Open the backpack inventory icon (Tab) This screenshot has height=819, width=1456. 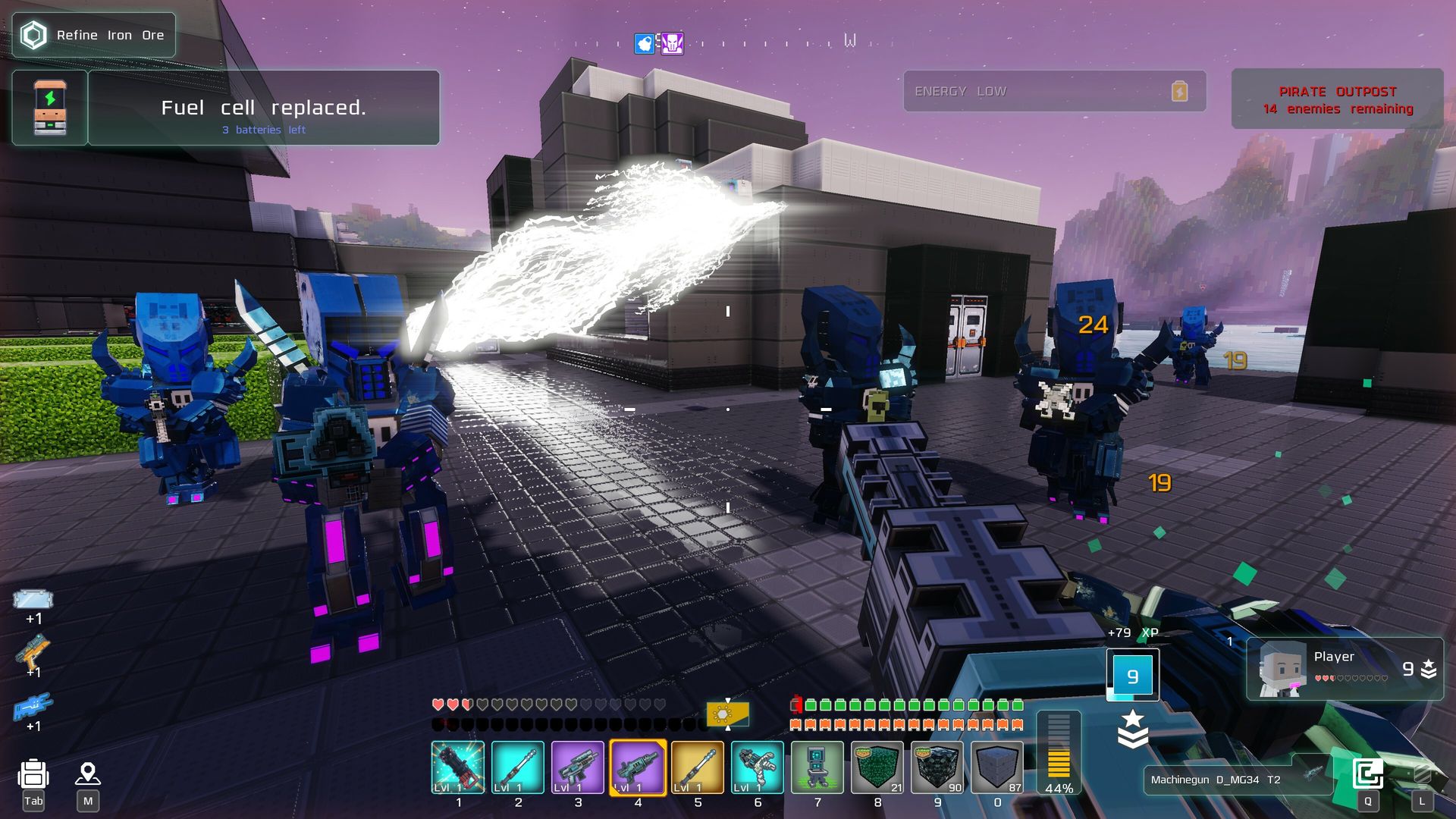[x=32, y=773]
